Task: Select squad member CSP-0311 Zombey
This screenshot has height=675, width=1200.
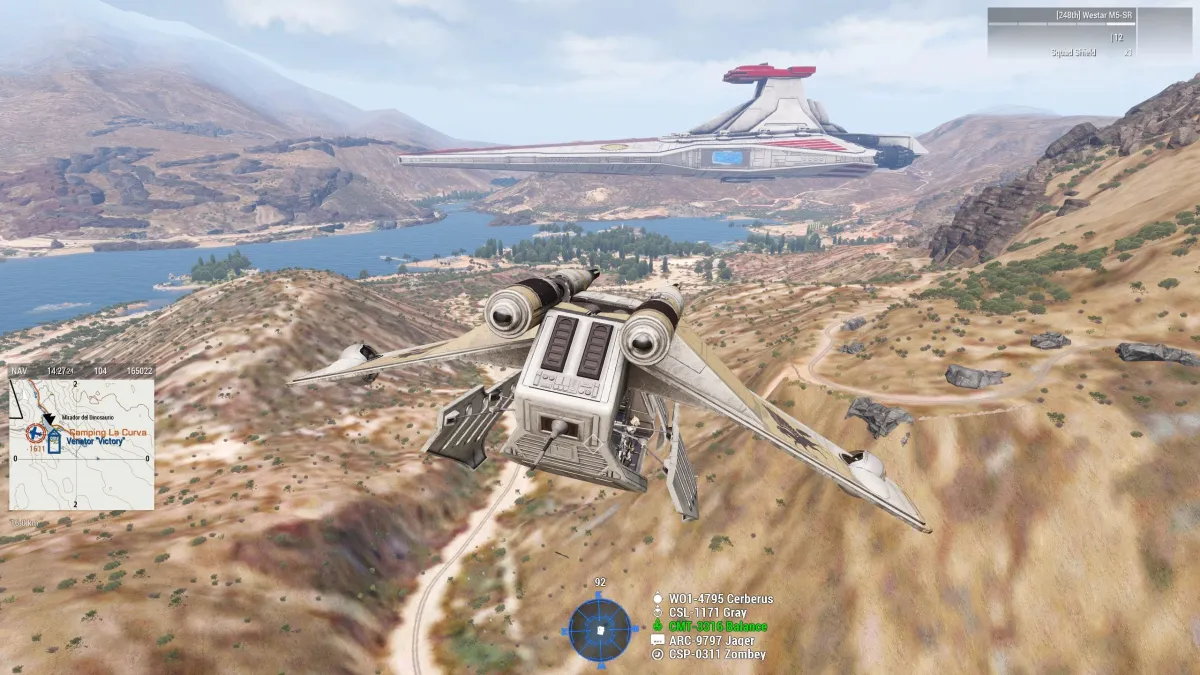Action: [717, 654]
